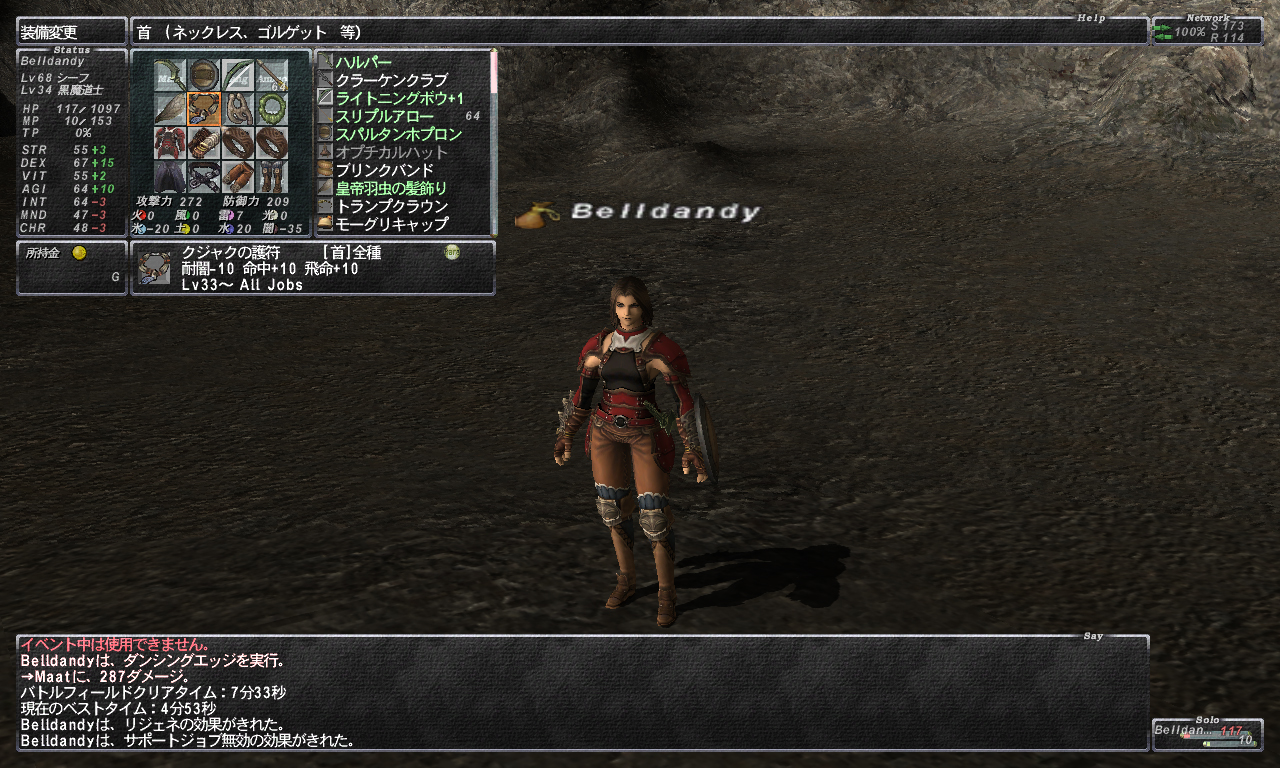Image resolution: width=1280 pixels, height=768 pixels.
Task: Choose ハルパー from the item list
Action: pyautogui.click(x=363, y=62)
